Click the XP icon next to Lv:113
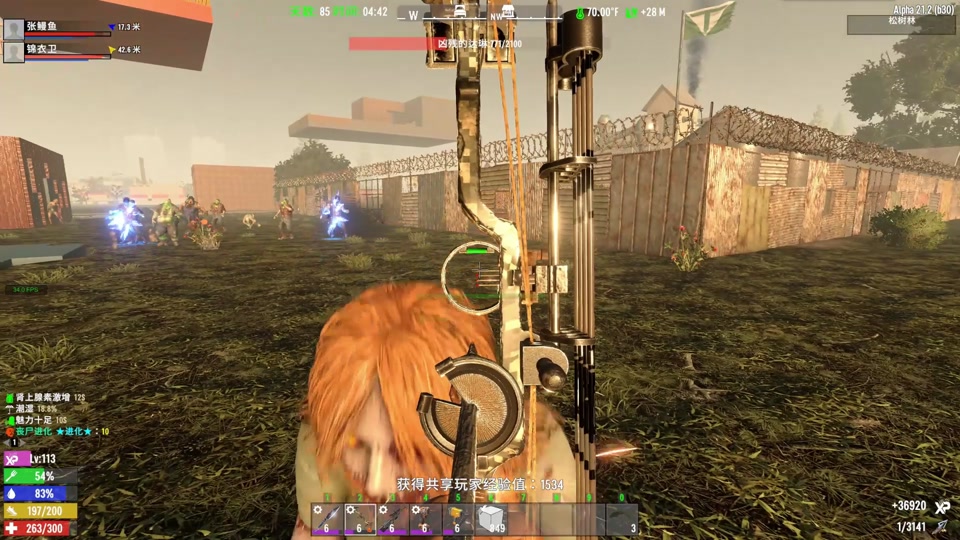Screen dimensions: 960x540 pyautogui.click(x=14, y=459)
